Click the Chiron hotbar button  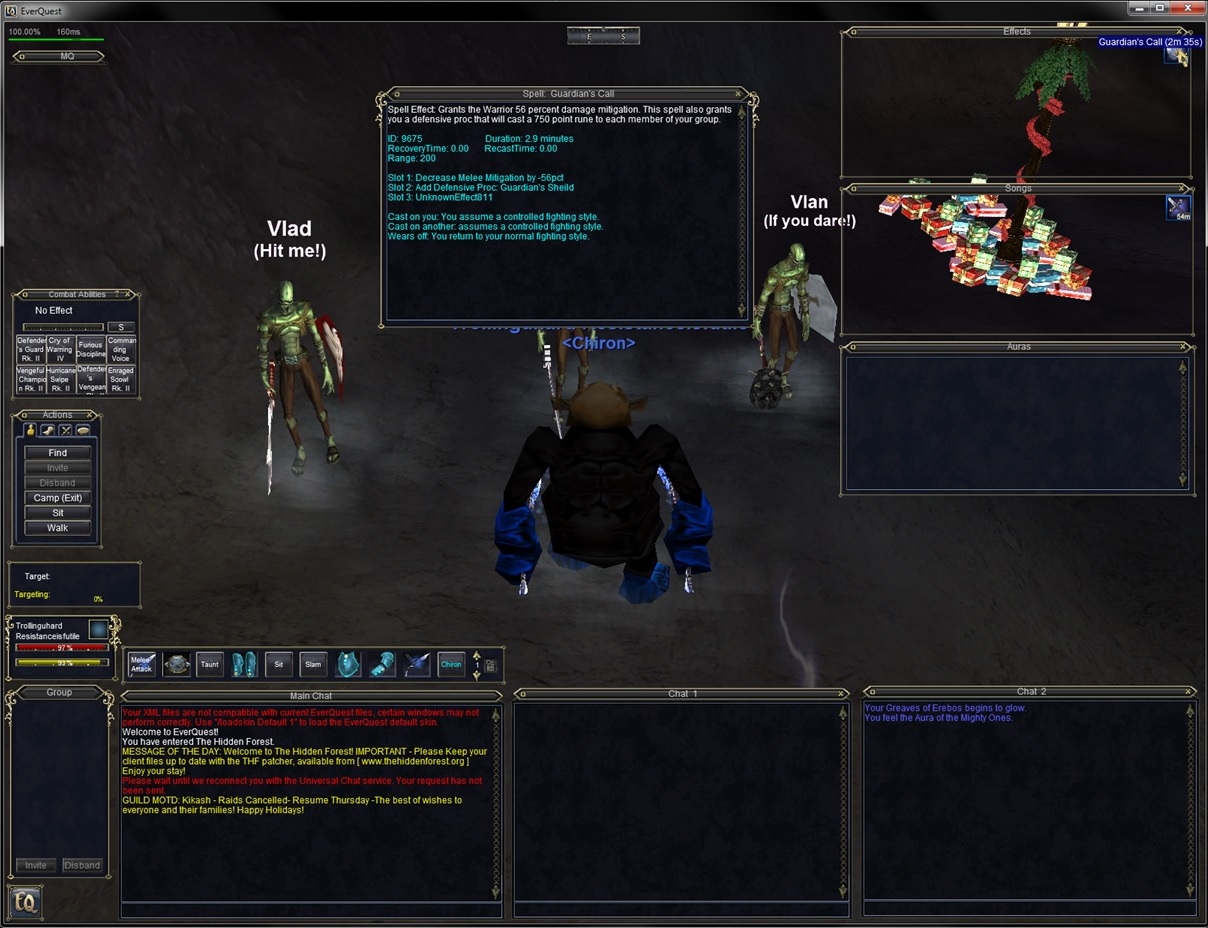[451, 664]
